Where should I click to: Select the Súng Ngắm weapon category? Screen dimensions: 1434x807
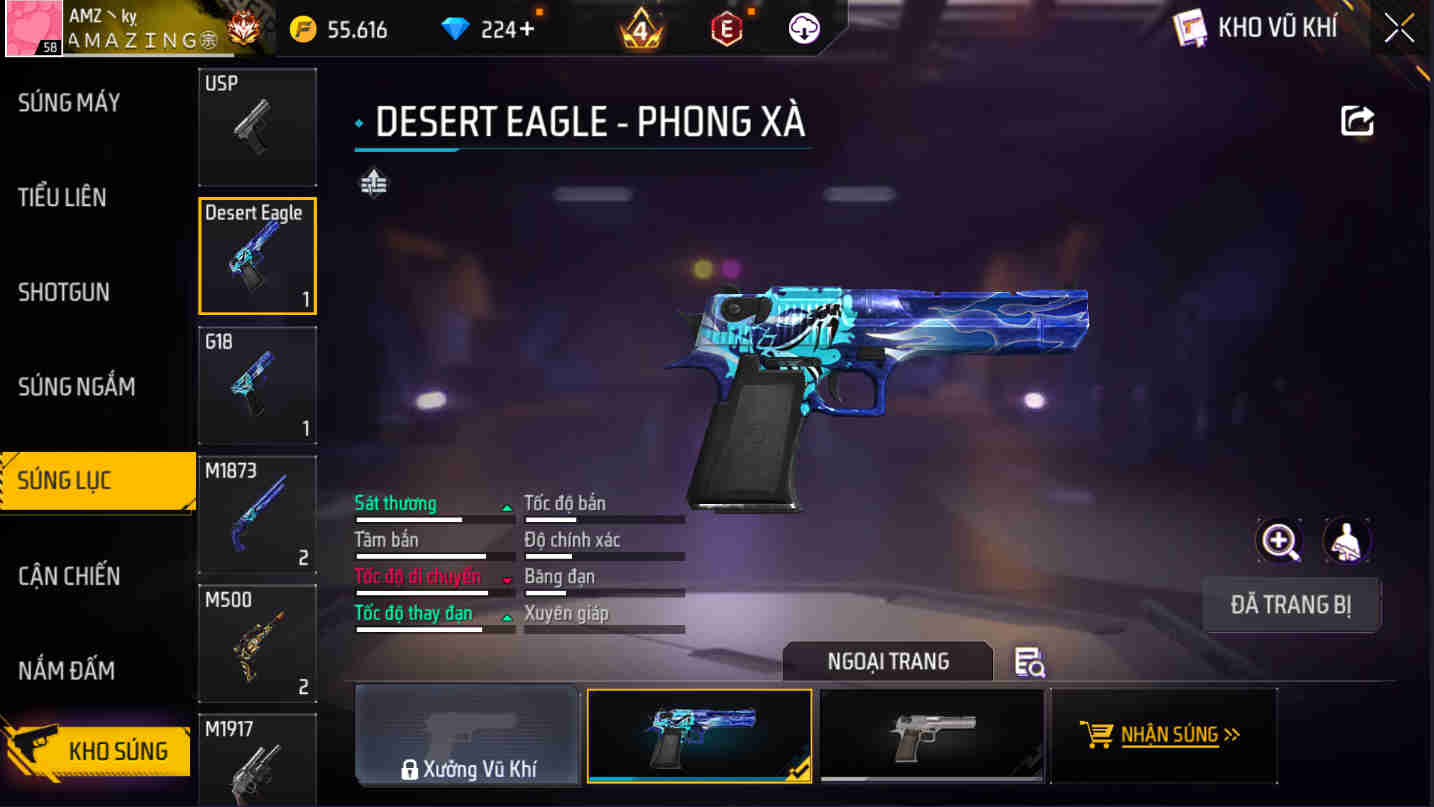tap(78, 386)
